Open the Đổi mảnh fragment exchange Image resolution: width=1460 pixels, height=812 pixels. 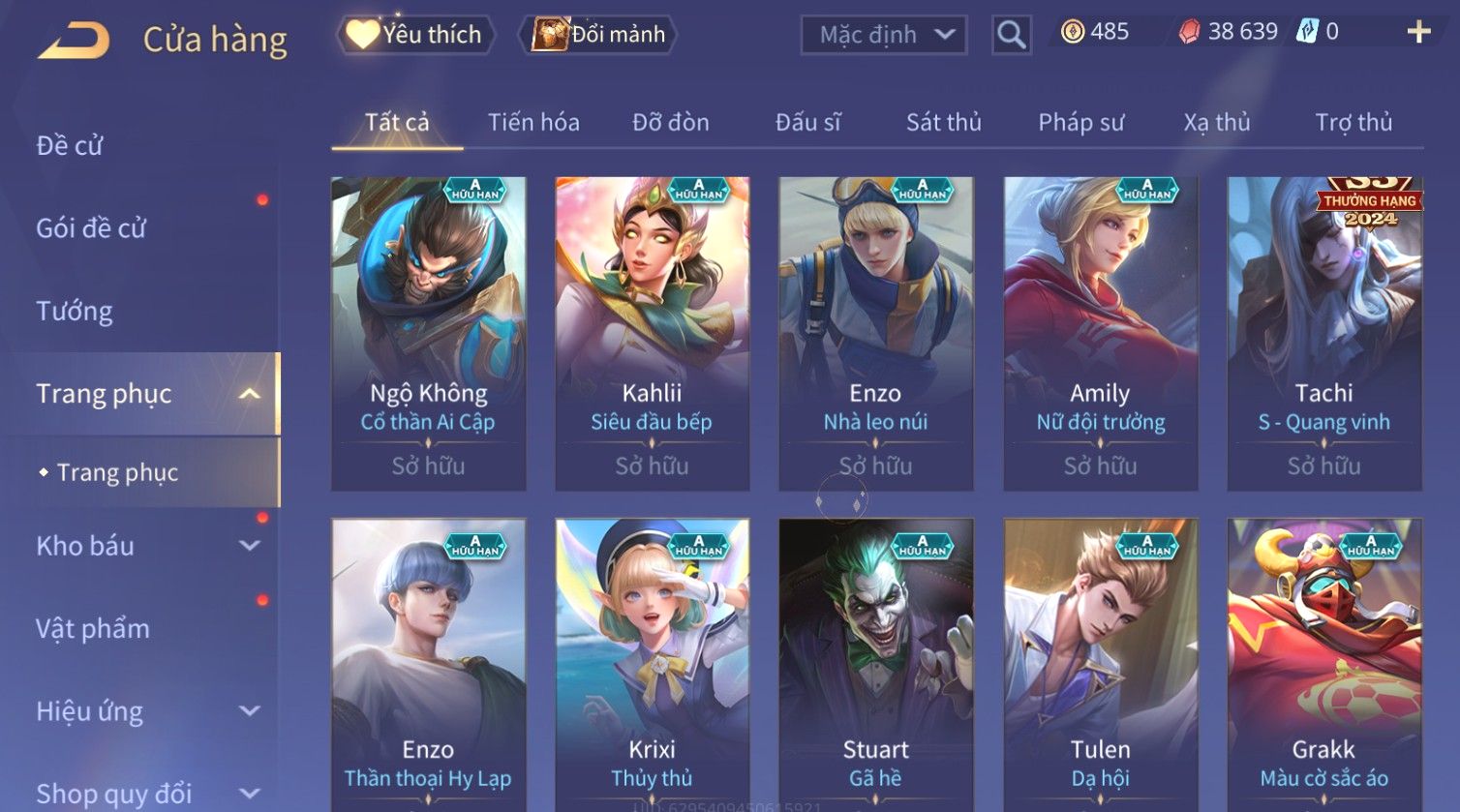[x=599, y=35]
